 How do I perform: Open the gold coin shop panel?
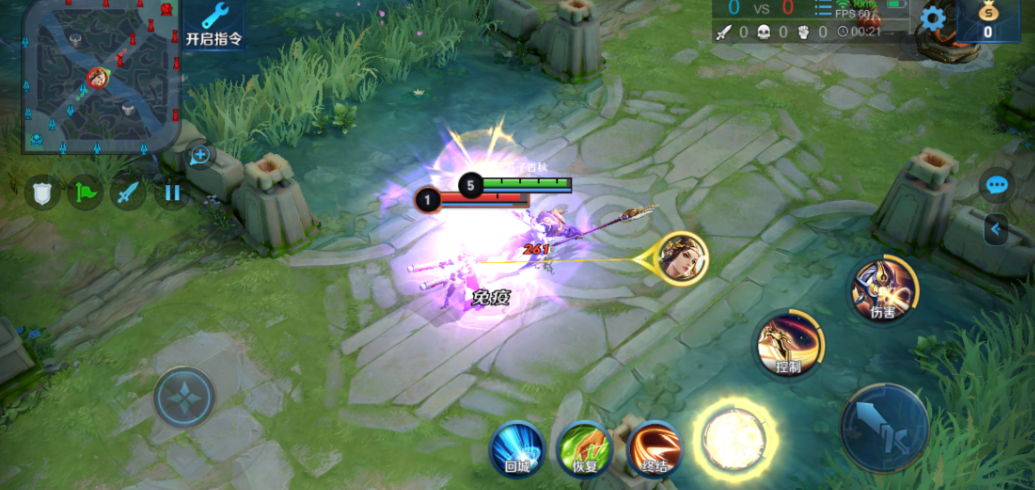[x=987, y=20]
